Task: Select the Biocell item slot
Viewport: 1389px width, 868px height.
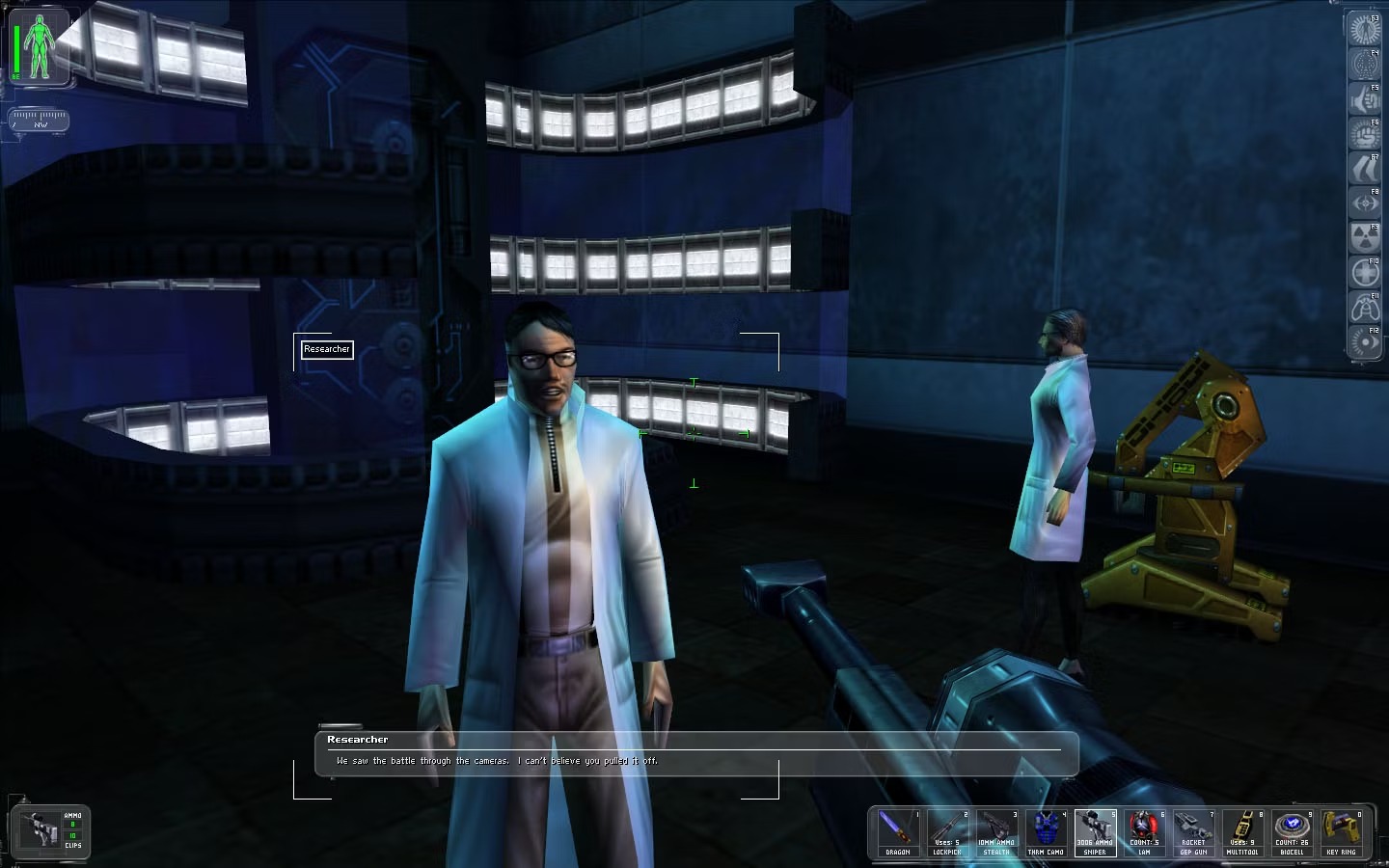Action: click(1292, 832)
